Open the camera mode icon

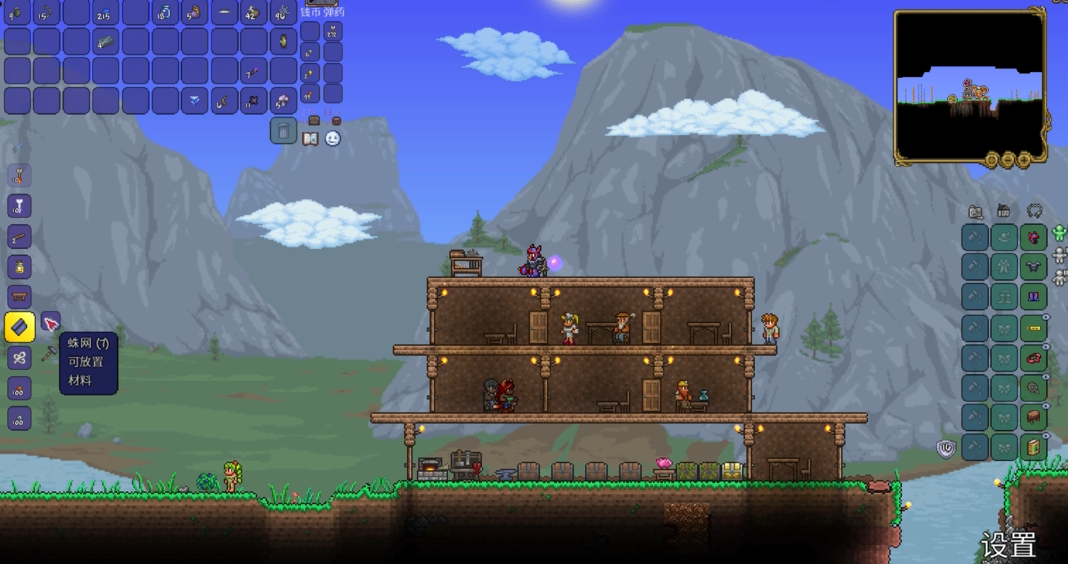coord(976,212)
